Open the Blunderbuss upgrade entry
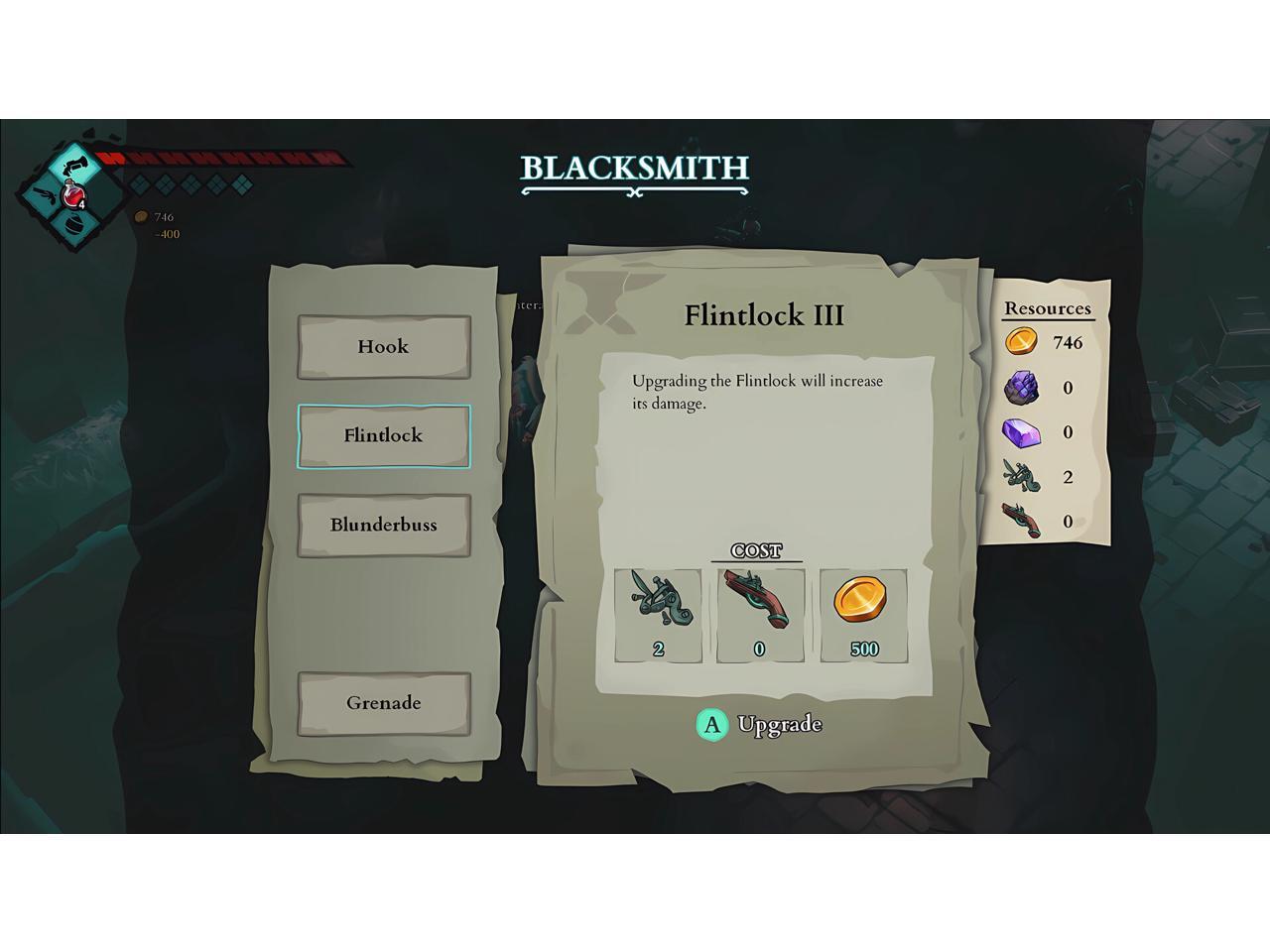This screenshot has width=1270, height=952. tap(384, 525)
